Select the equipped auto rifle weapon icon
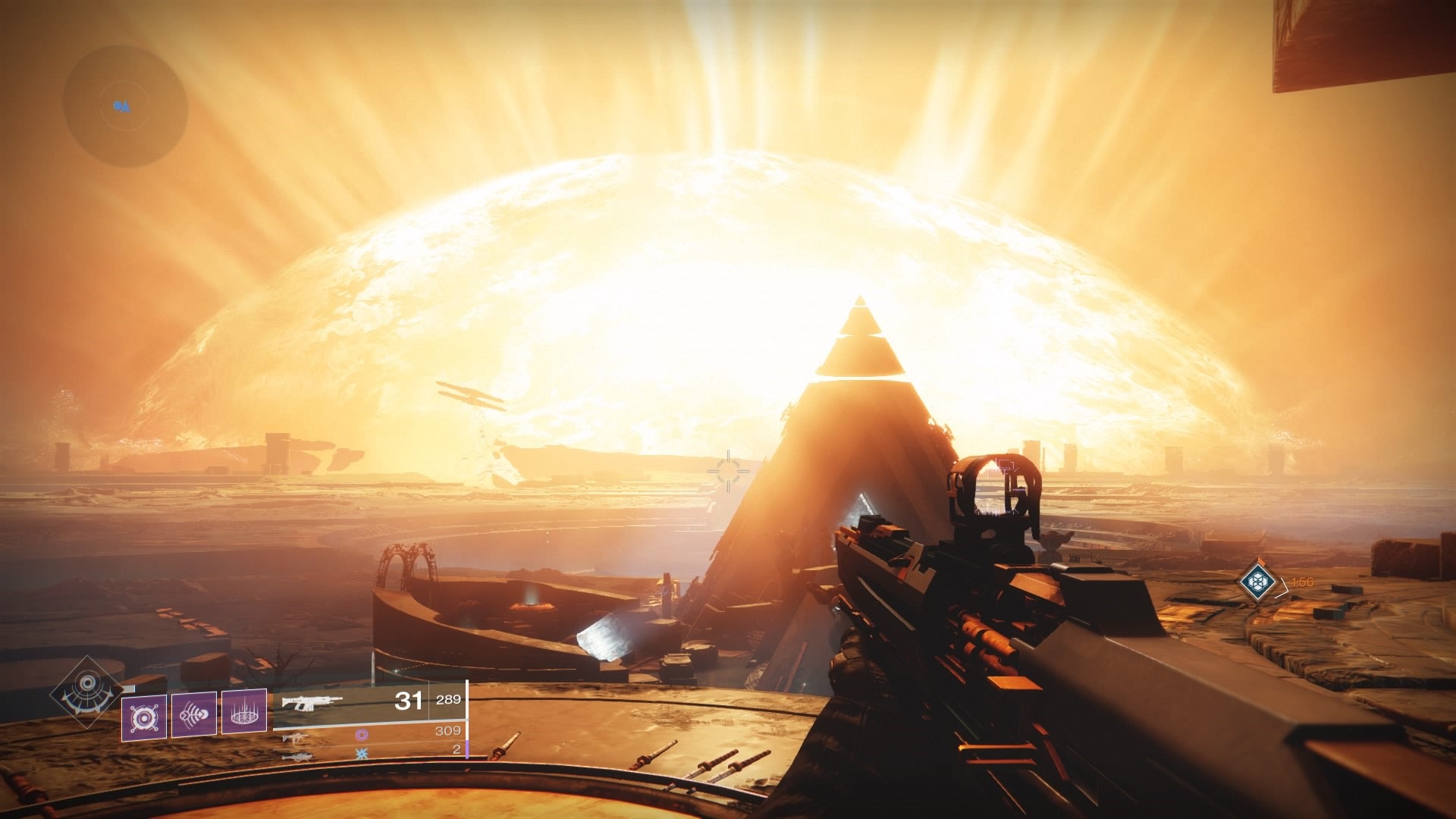Image resolution: width=1456 pixels, height=819 pixels. [311, 703]
